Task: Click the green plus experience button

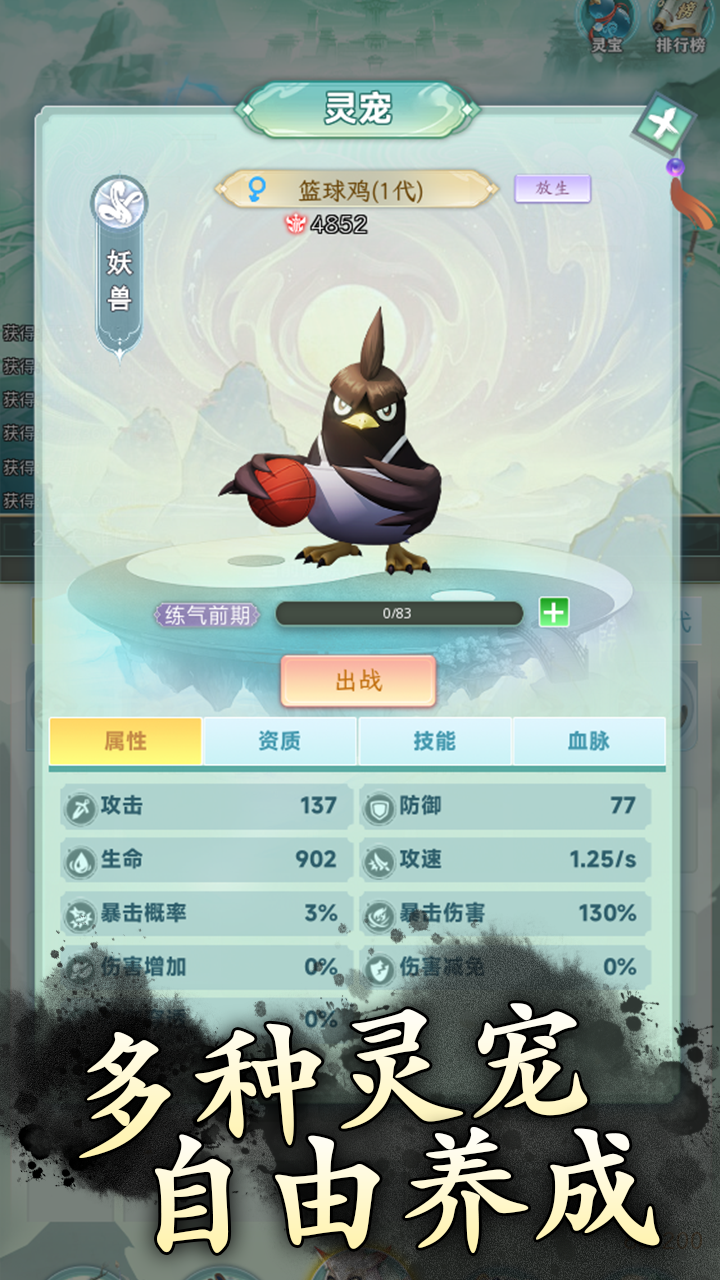Action: tap(554, 613)
